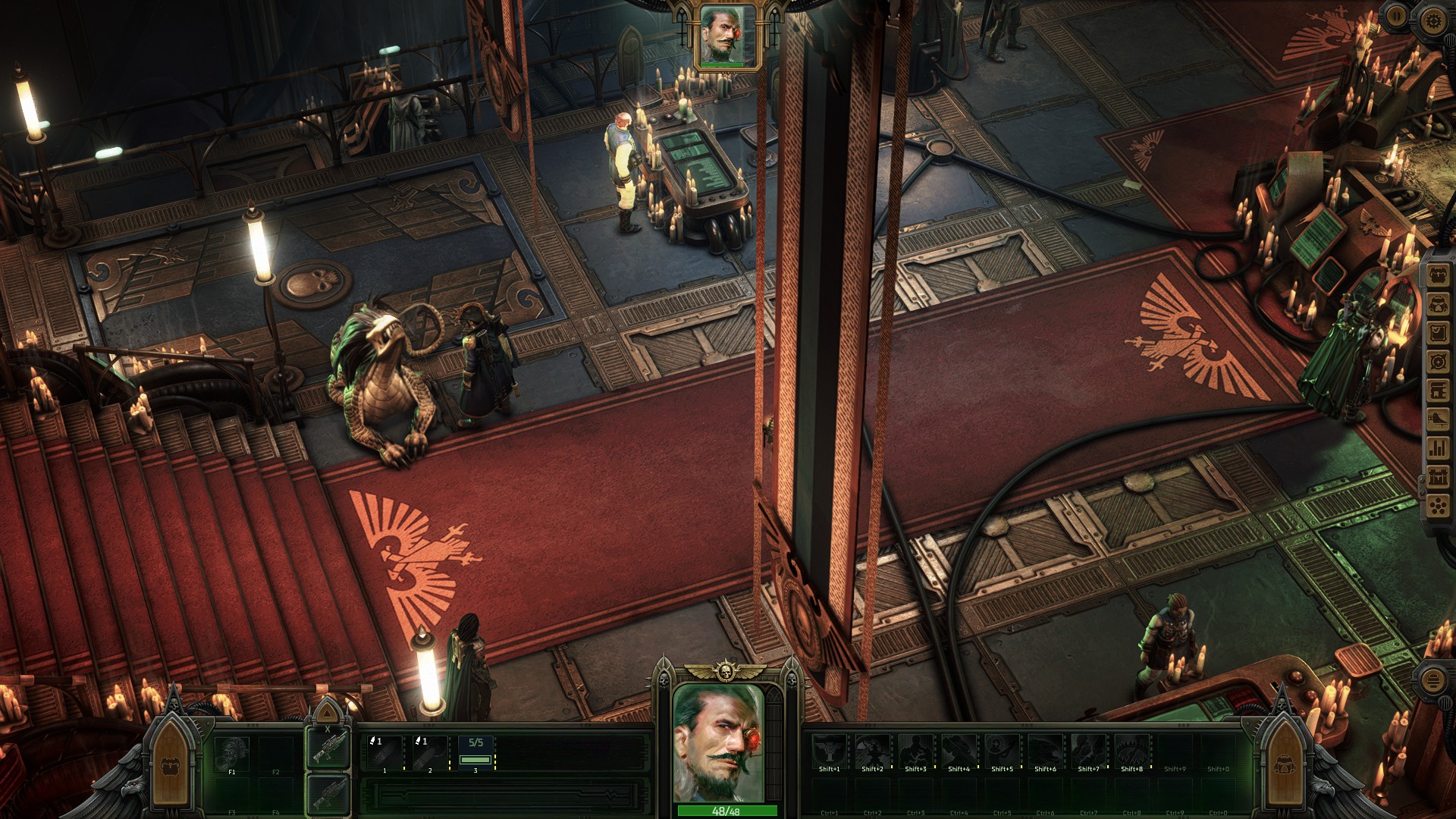Activate the Shift+5 gunner ability

click(1002, 752)
